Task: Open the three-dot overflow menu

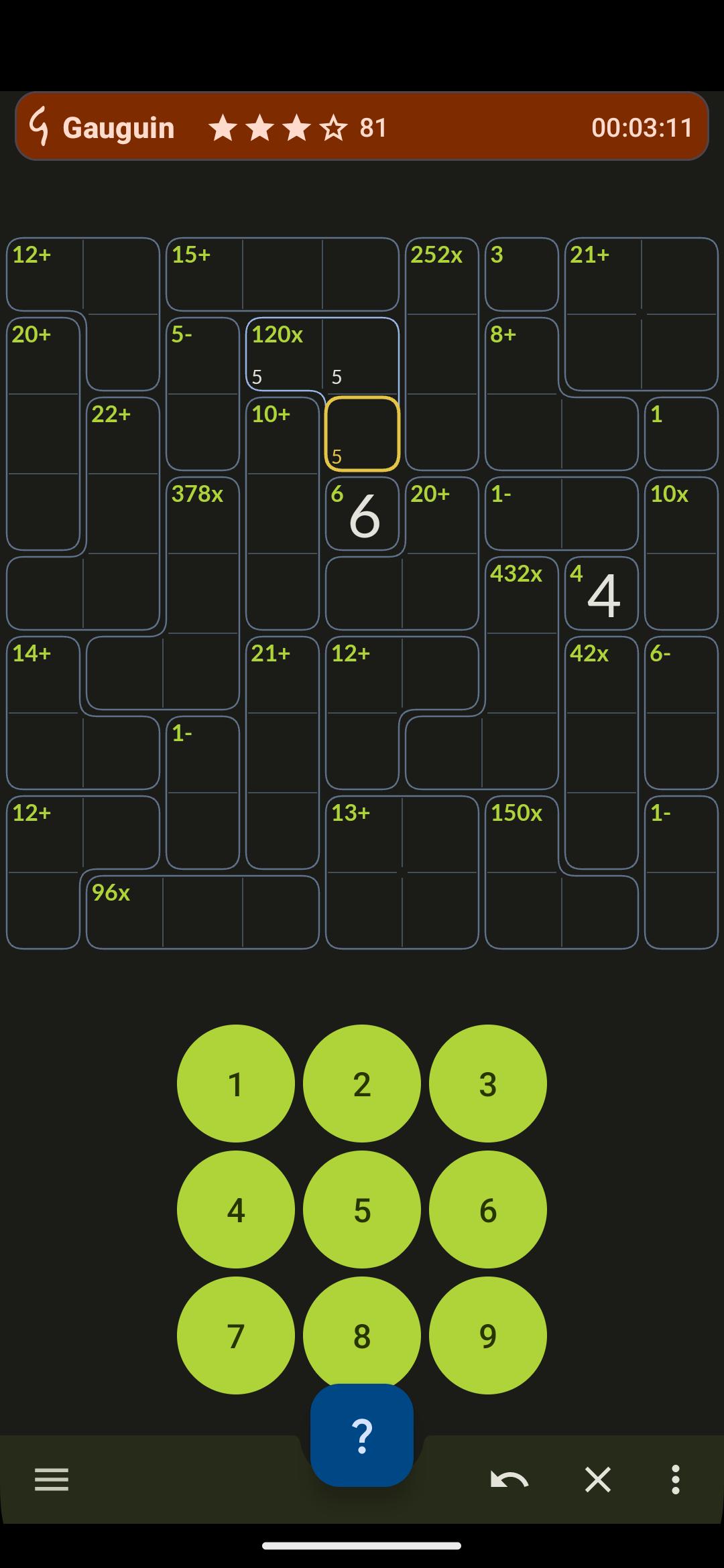Action: pos(675,1480)
